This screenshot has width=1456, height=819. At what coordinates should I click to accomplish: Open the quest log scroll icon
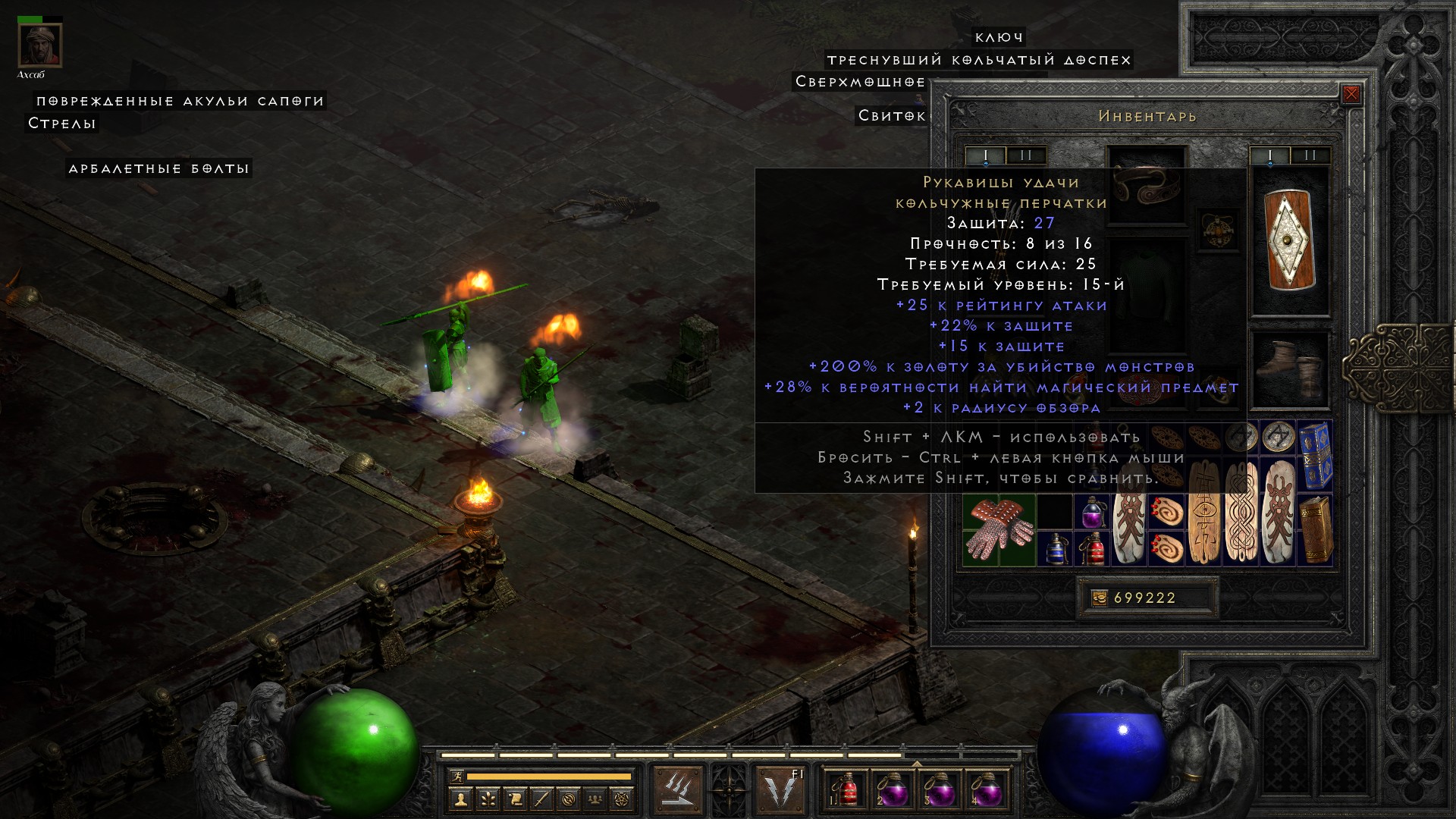515,799
